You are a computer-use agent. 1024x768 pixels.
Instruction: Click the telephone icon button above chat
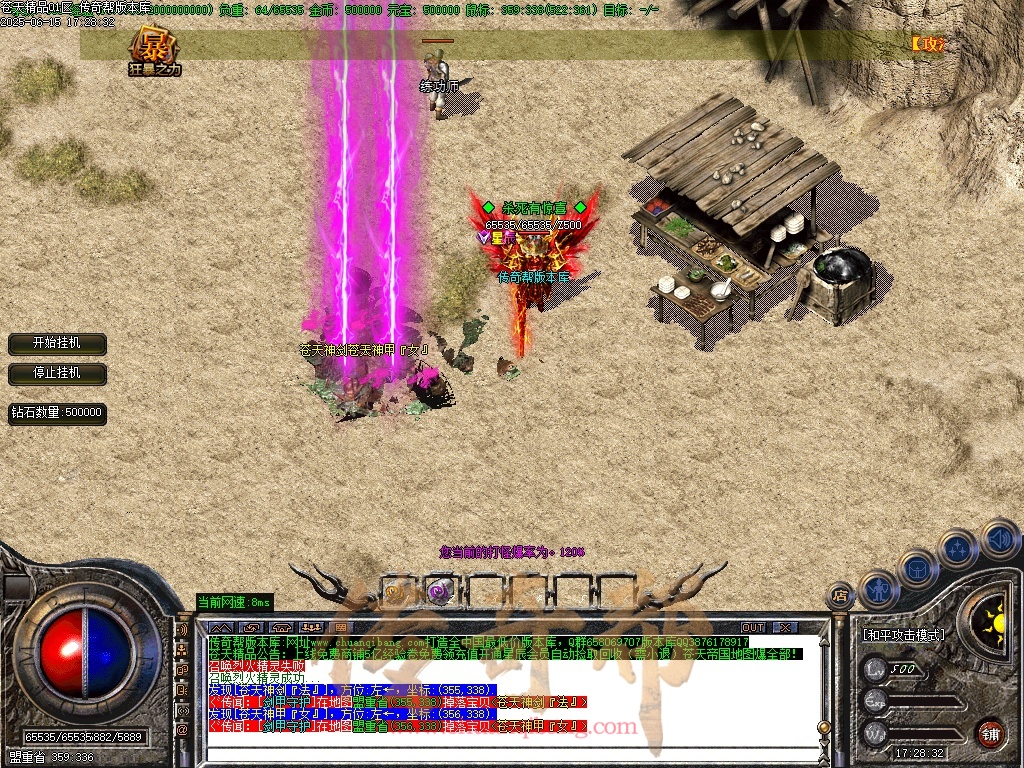coord(280,627)
